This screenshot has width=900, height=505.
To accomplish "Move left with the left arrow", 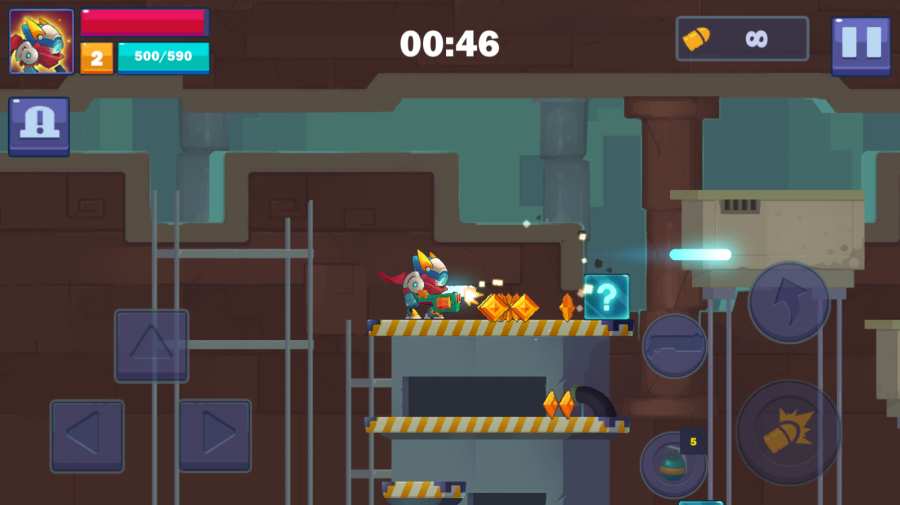I will pyautogui.click(x=87, y=435).
